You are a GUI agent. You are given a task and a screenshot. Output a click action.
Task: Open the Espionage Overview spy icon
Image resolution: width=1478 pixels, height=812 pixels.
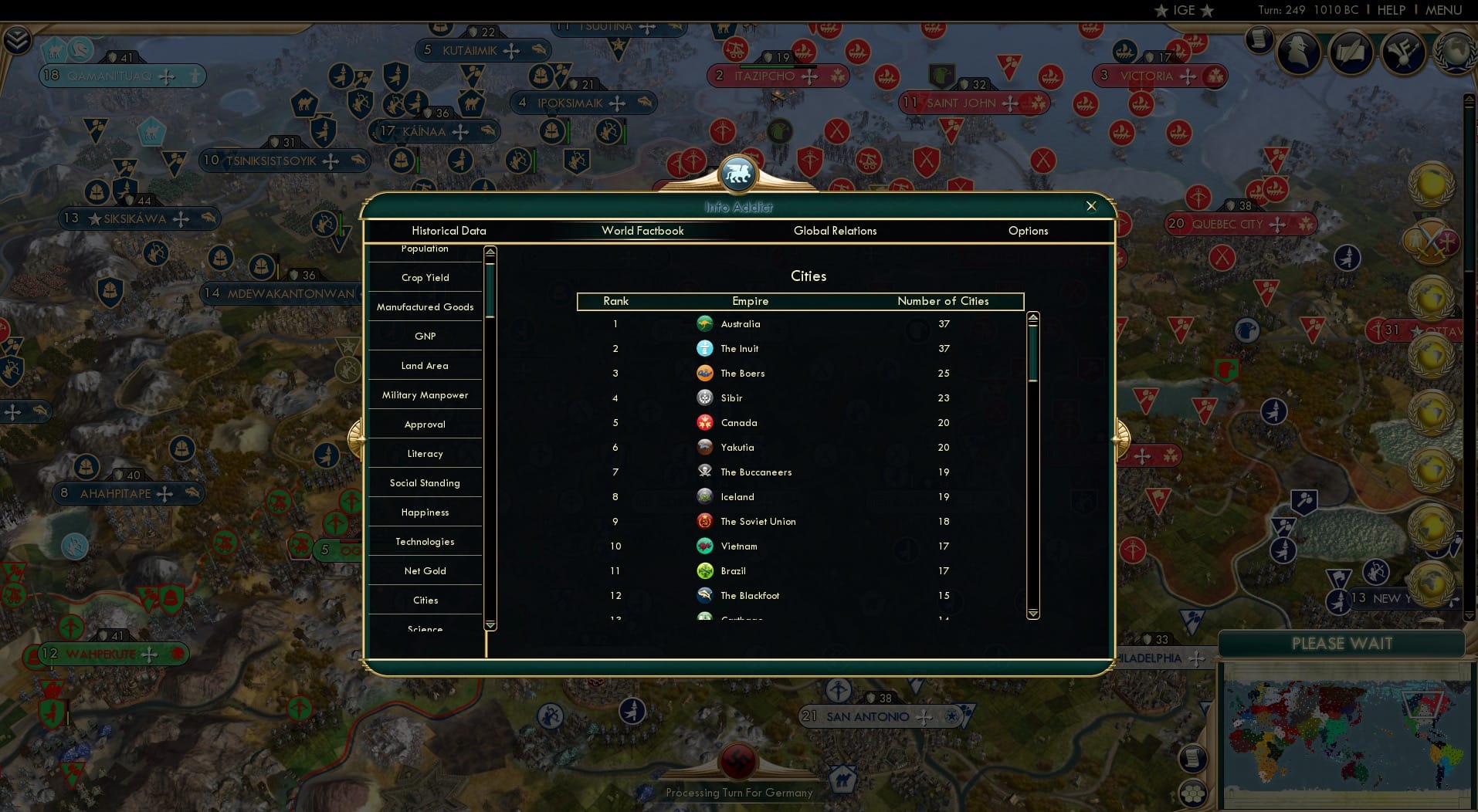pyautogui.click(x=1298, y=53)
